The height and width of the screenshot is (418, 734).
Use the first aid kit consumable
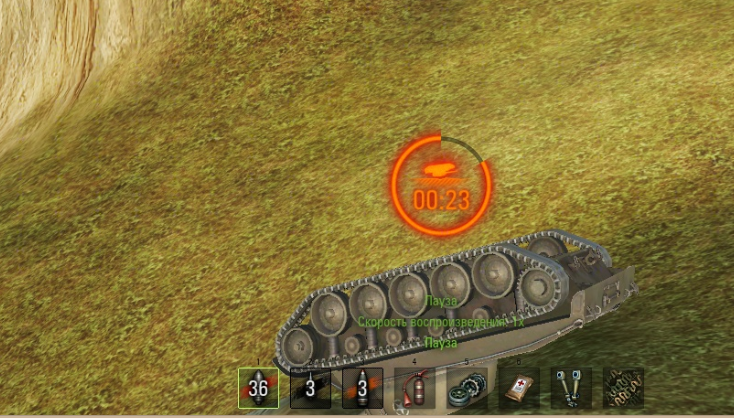[x=518, y=388]
